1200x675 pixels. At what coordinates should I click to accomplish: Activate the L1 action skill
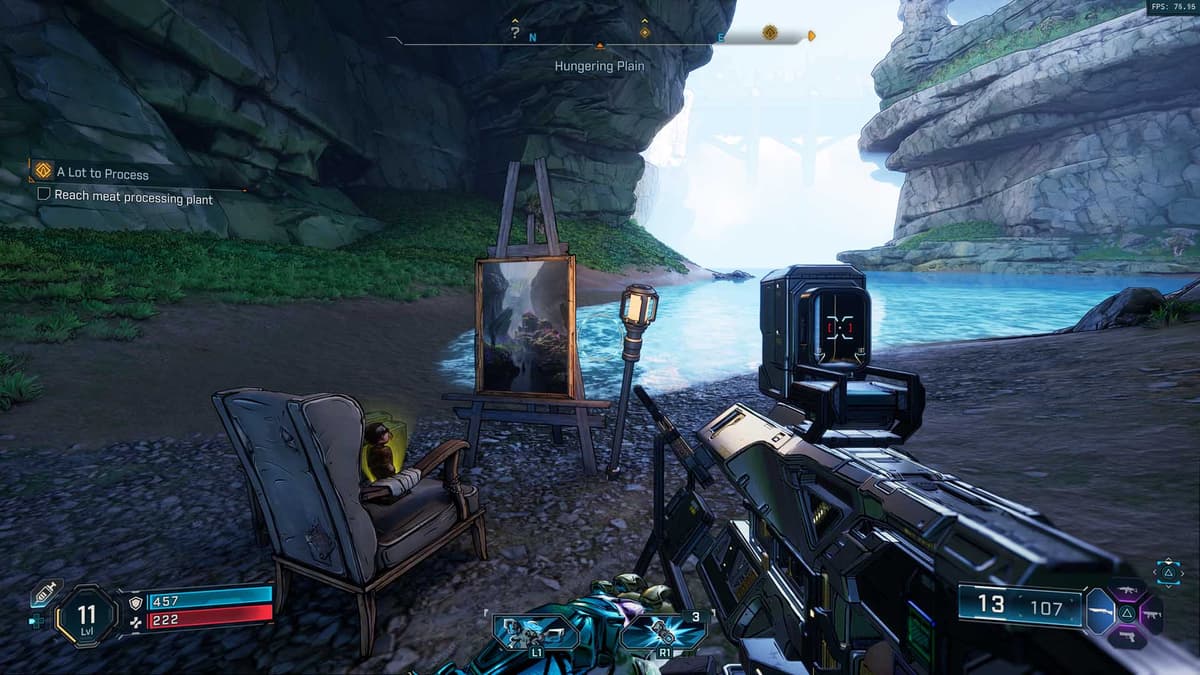537,633
